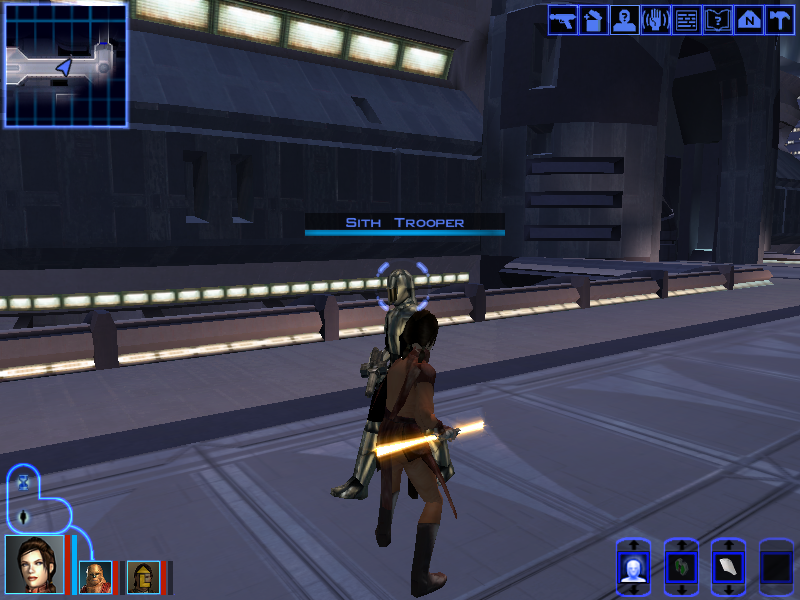The height and width of the screenshot is (600, 800).
Task: Open the Equipment screen with the blaster icon
Action: pos(563,20)
